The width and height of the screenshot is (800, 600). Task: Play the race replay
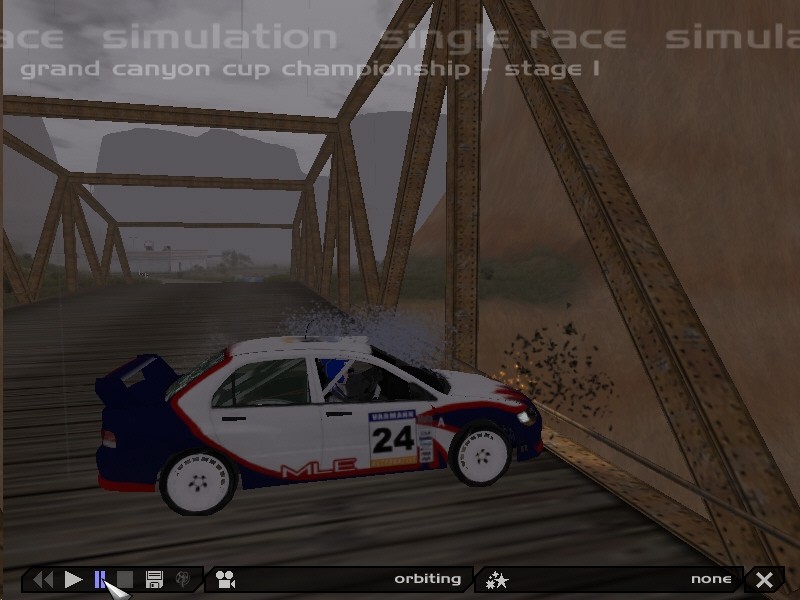(x=73, y=579)
